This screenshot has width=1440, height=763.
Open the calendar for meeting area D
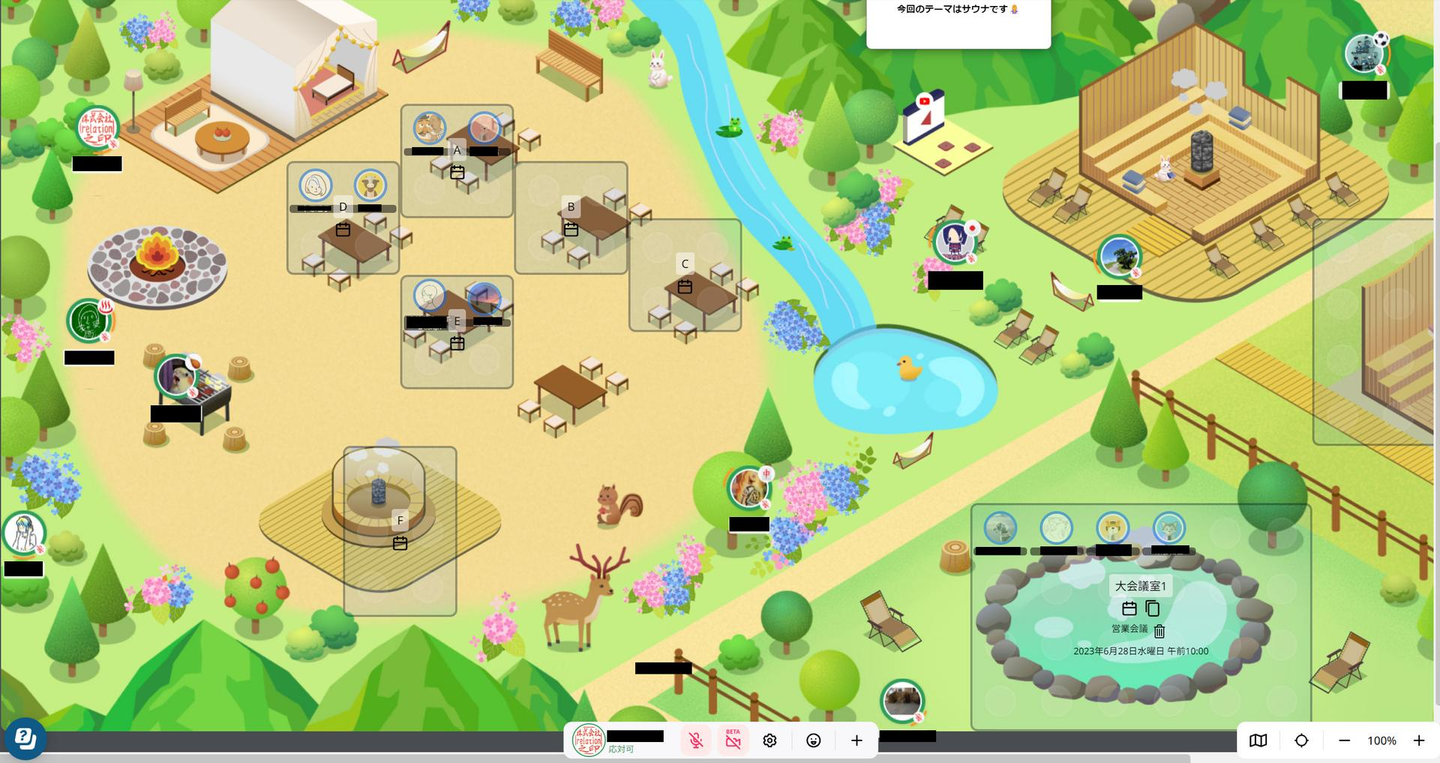tap(343, 229)
